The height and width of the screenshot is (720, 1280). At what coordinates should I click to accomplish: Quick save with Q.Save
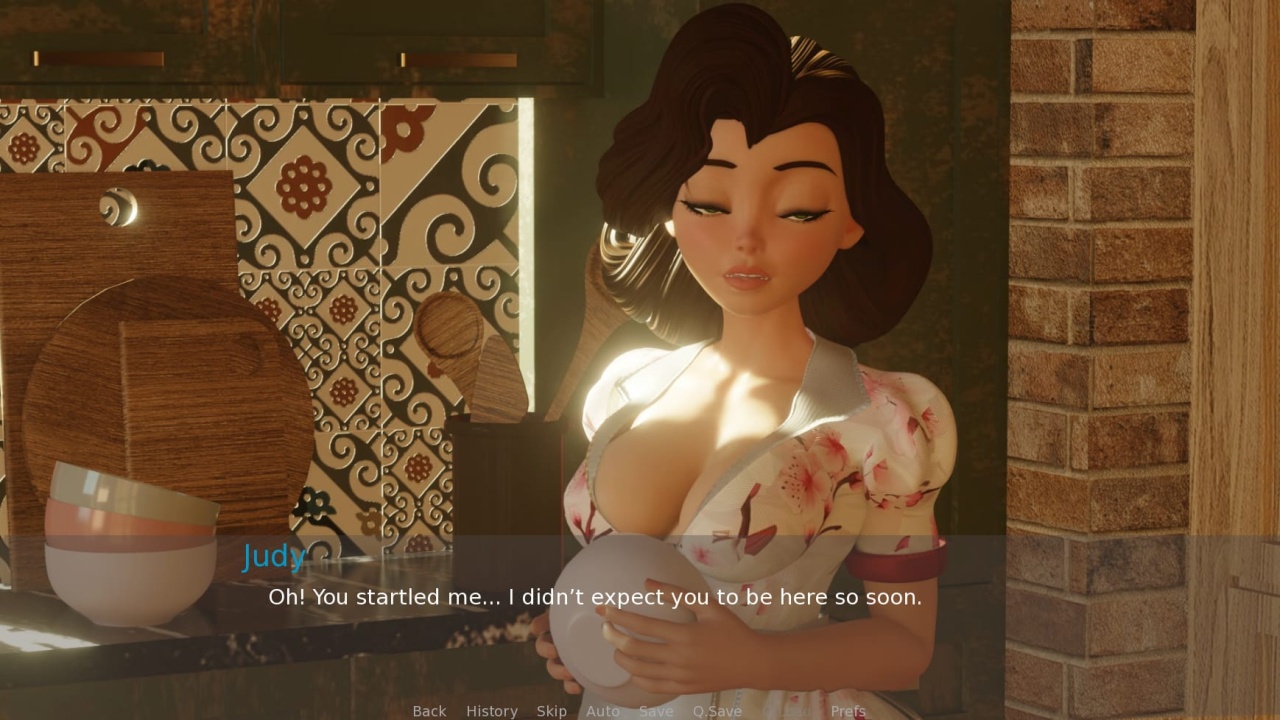[717, 711]
